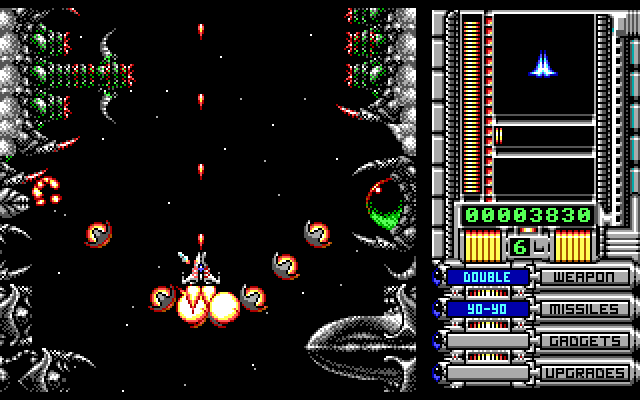Click the ship preview display
The image size is (640, 400).
(543, 65)
